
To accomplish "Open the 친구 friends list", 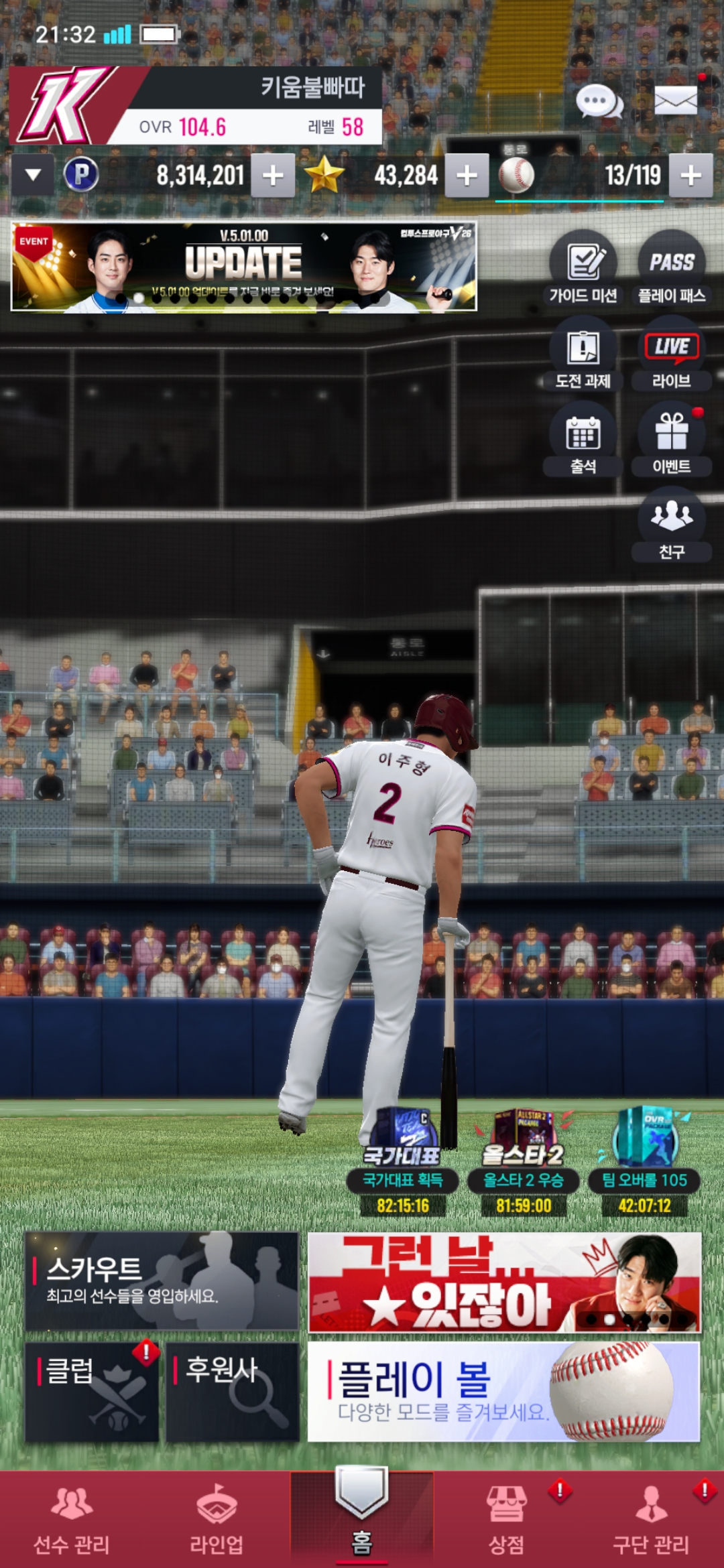I will (x=671, y=525).
